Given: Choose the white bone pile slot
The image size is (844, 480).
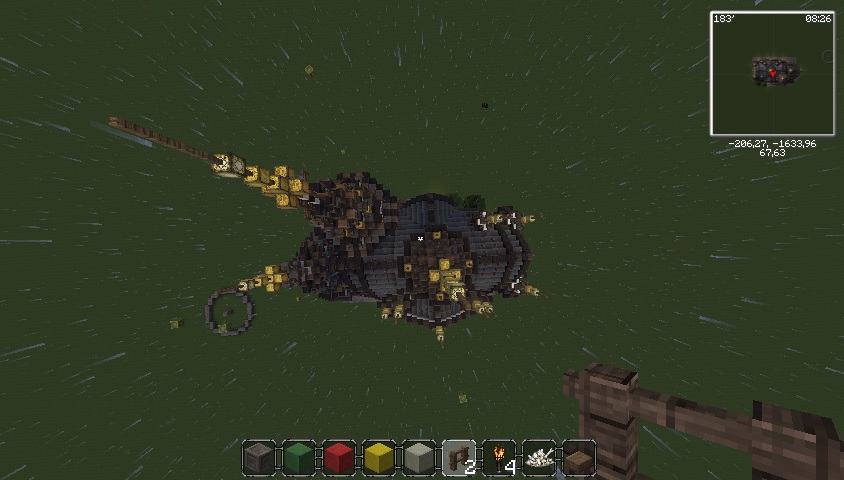Looking at the screenshot, I should [539, 458].
